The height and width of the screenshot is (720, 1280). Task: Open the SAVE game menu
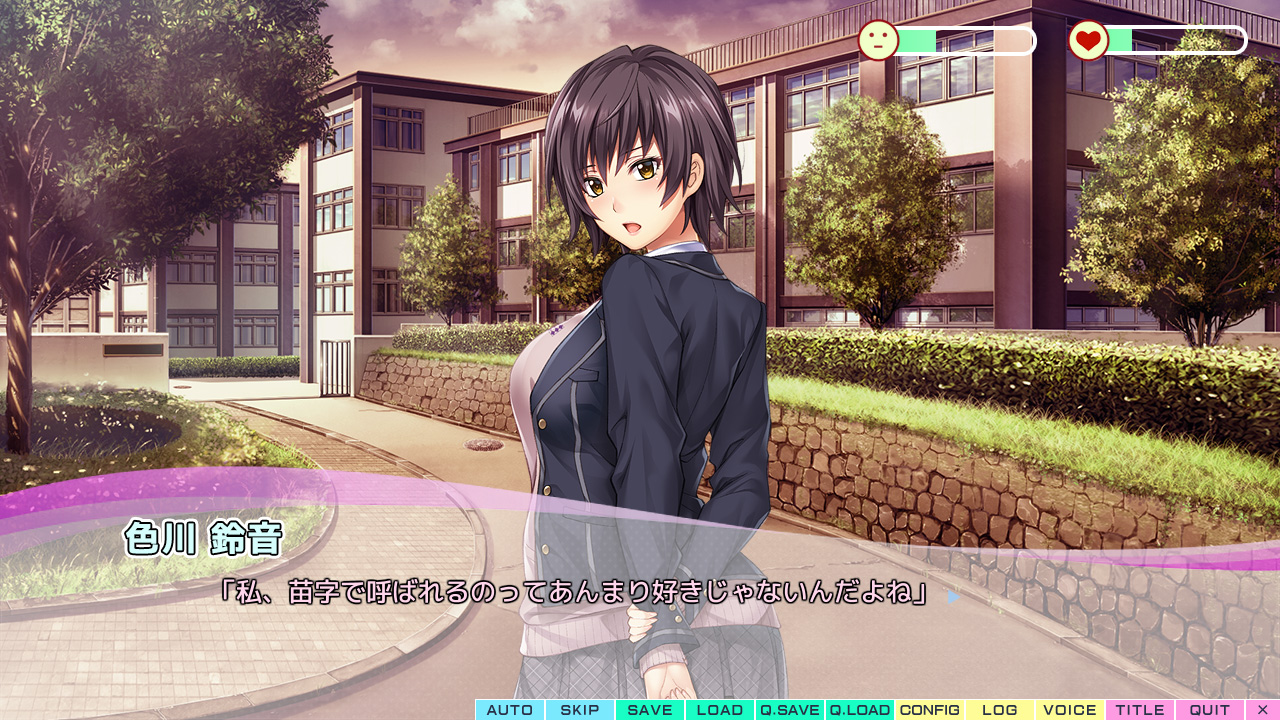tap(650, 710)
